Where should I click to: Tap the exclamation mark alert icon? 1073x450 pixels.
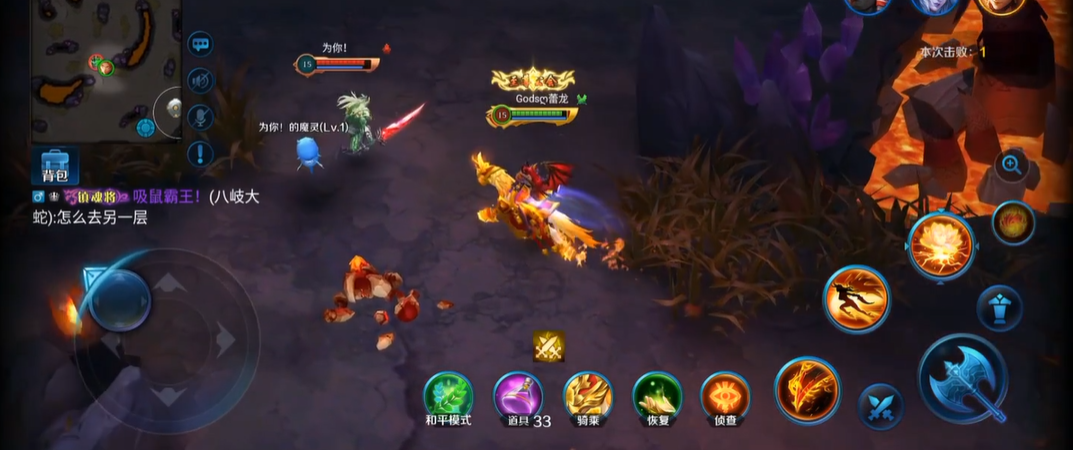point(200,153)
